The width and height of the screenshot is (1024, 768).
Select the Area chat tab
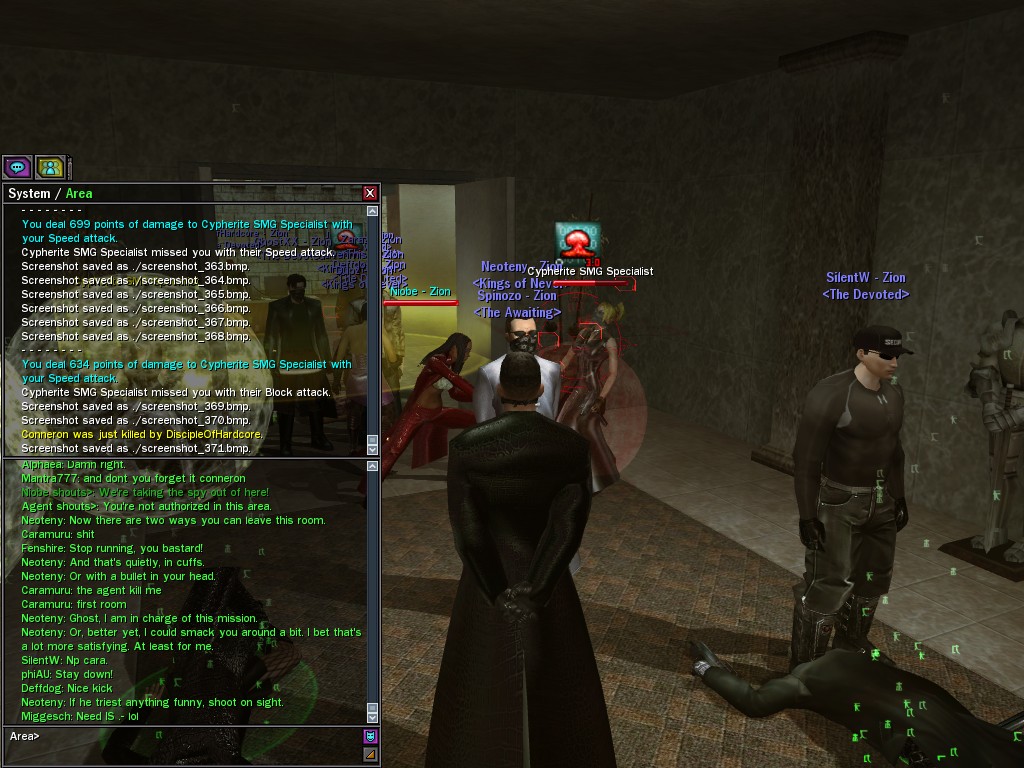tap(79, 194)
